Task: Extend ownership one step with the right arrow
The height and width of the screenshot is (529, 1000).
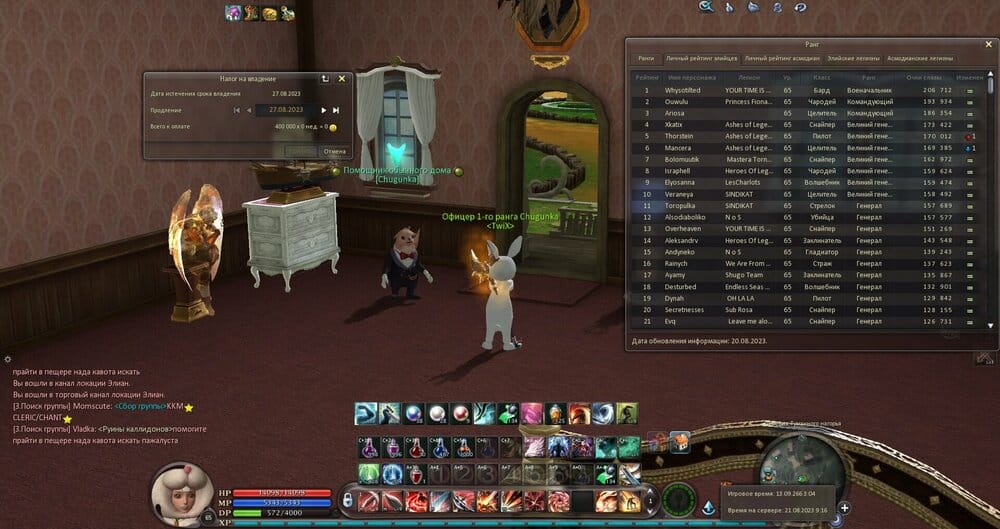Action: [323, 110]
